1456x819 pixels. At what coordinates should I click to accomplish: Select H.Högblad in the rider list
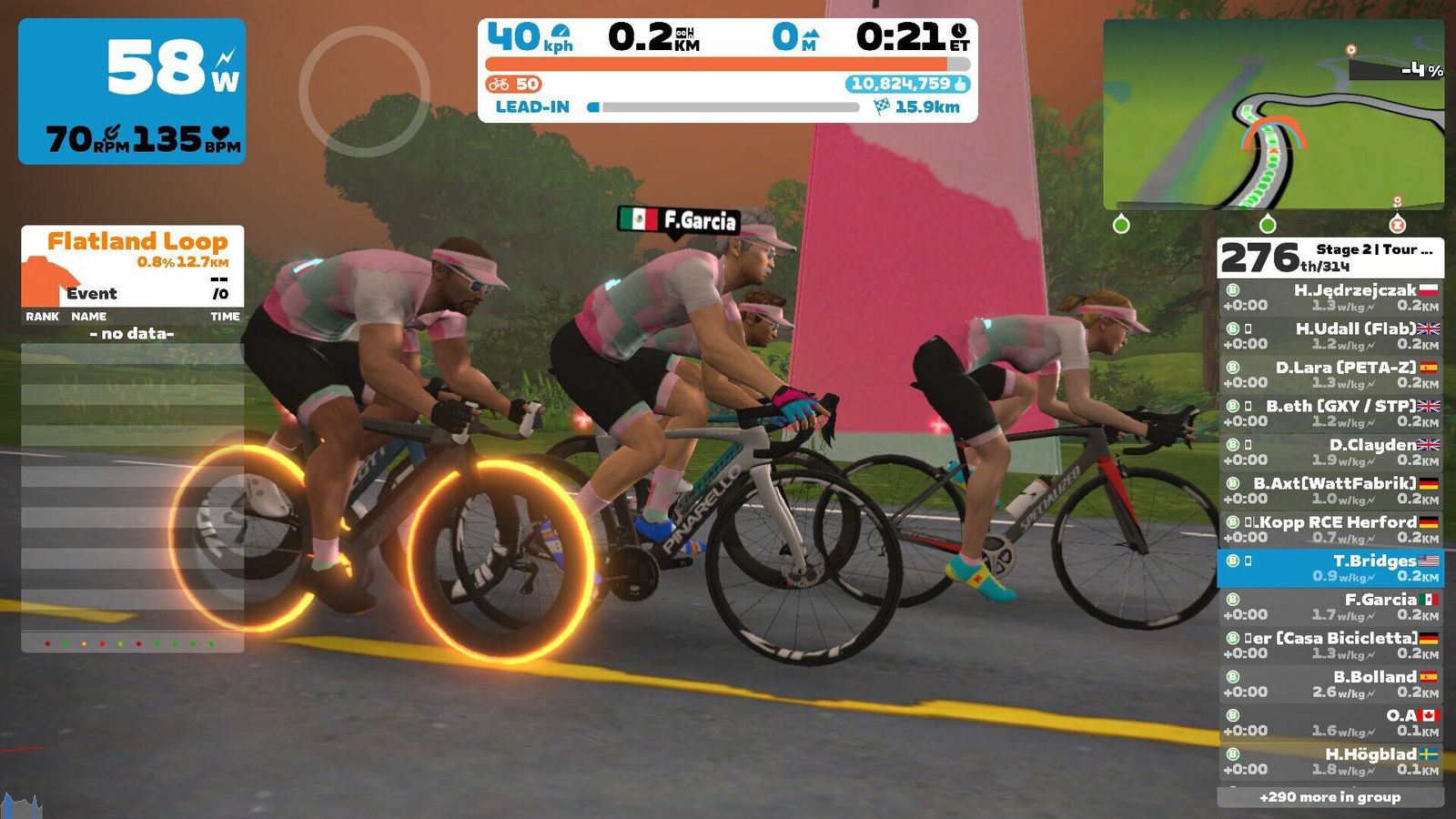coord(1330,762)
